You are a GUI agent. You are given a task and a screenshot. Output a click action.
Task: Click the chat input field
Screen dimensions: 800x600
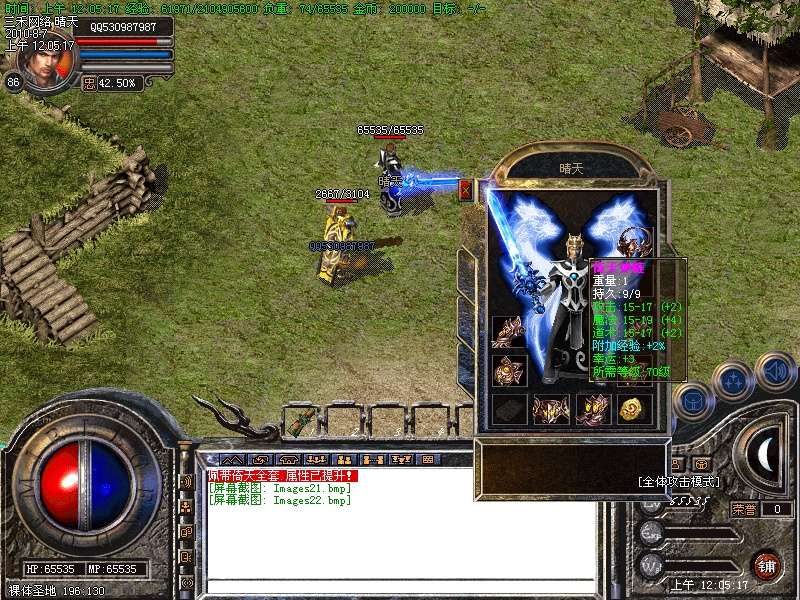(x=400, y=585)
